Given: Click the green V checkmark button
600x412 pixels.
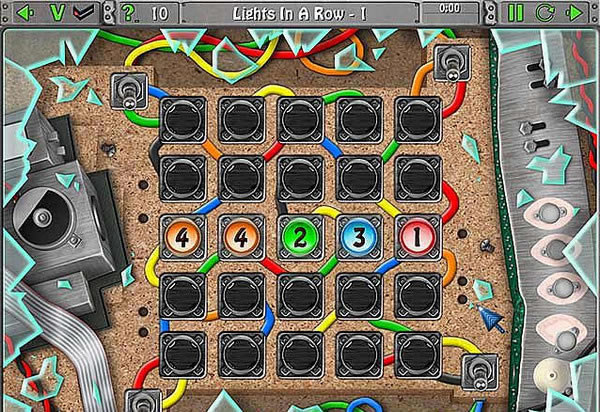Looking at the screenshot, I should point(57,13).
